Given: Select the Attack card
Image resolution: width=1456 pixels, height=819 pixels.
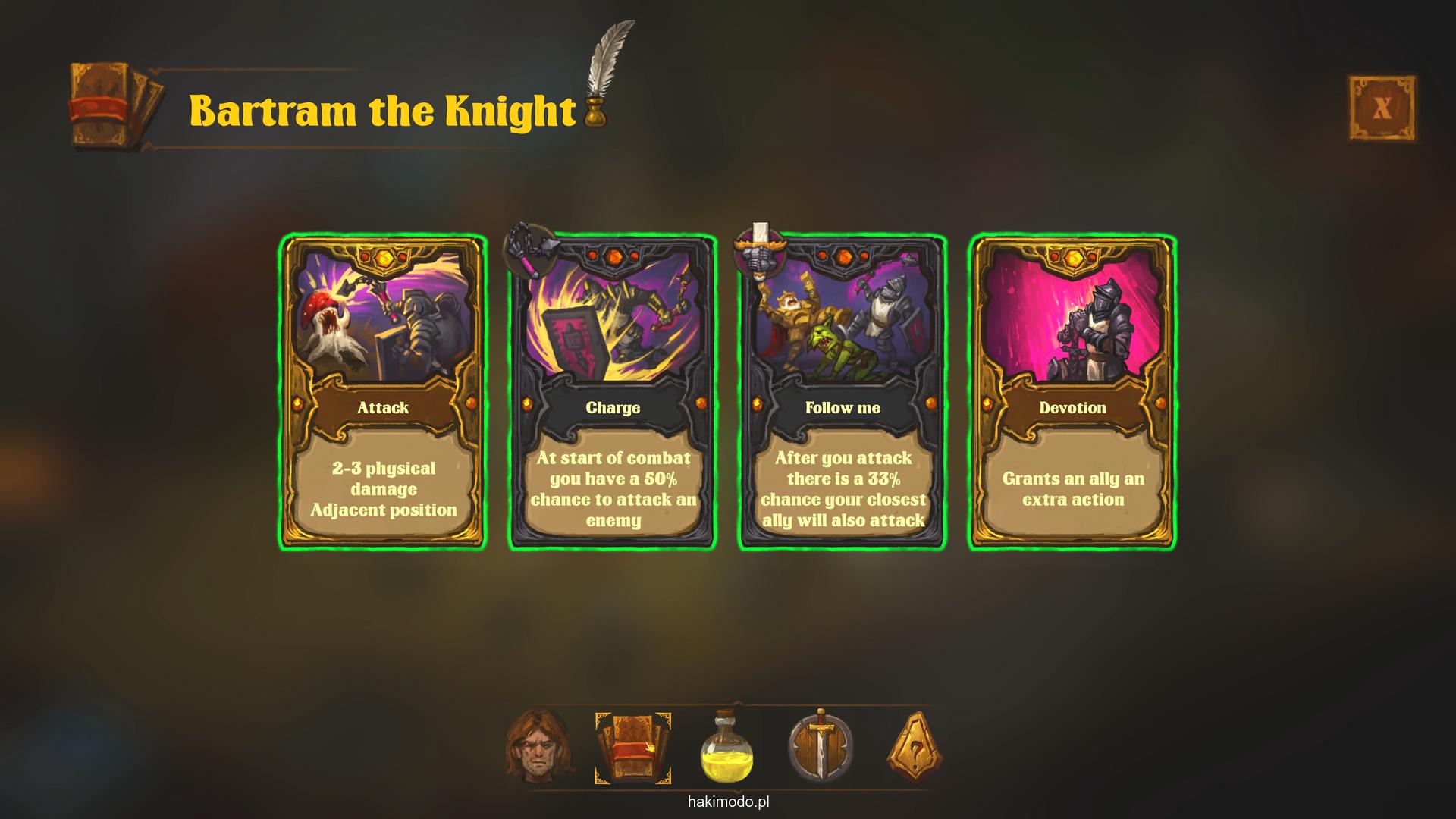Looking at the screenshot, I should 383,391.
